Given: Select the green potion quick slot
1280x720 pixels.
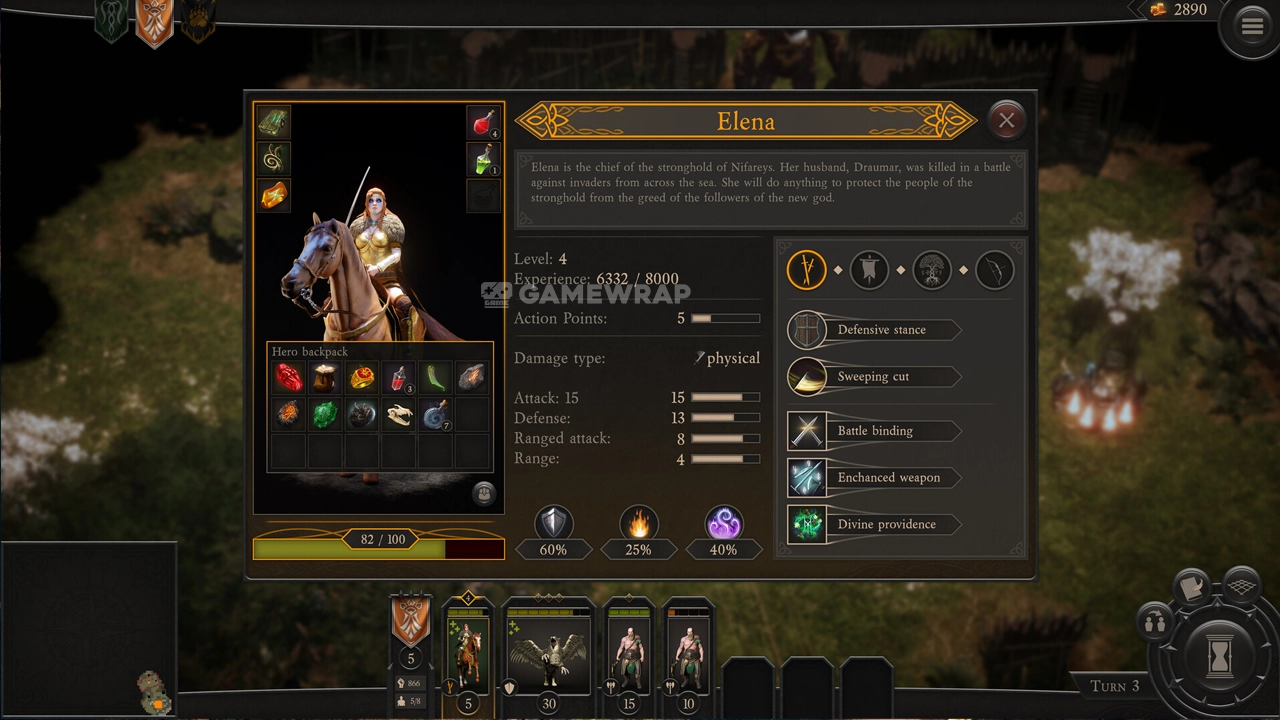Looking at the screenshot, I should [483, 159].
